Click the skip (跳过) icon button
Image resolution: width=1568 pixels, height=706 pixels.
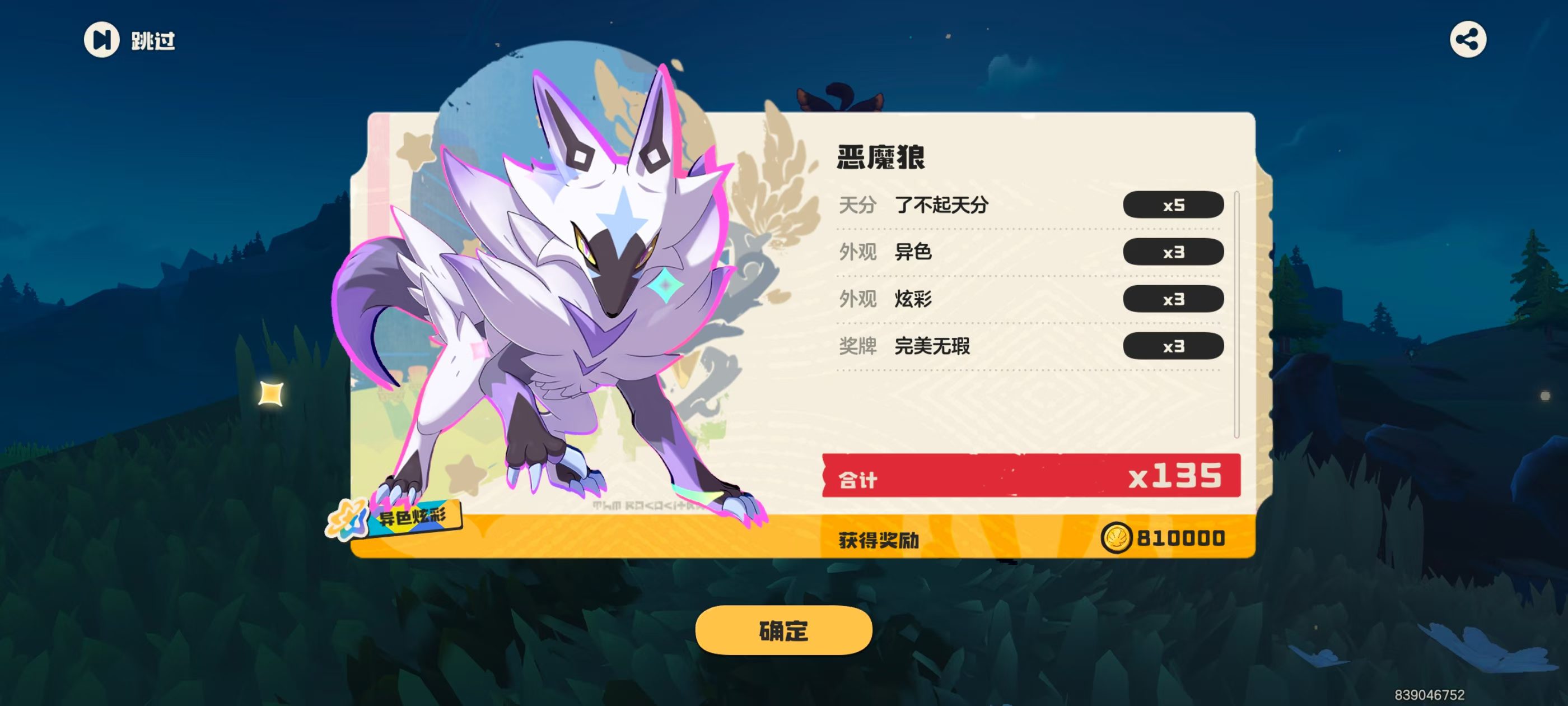click(x=104, y=40)
